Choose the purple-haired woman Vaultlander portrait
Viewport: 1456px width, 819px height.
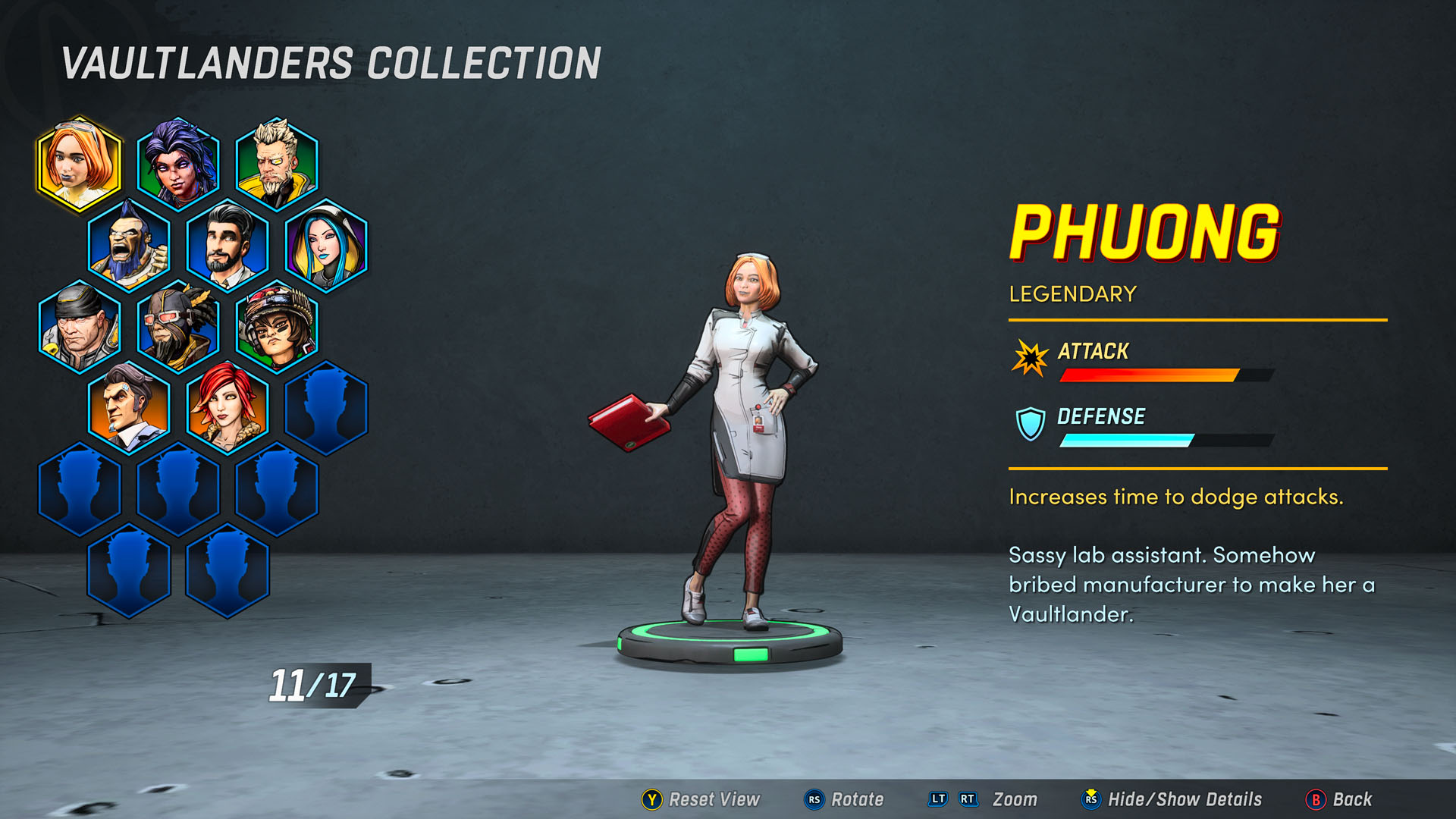point(178,164)
